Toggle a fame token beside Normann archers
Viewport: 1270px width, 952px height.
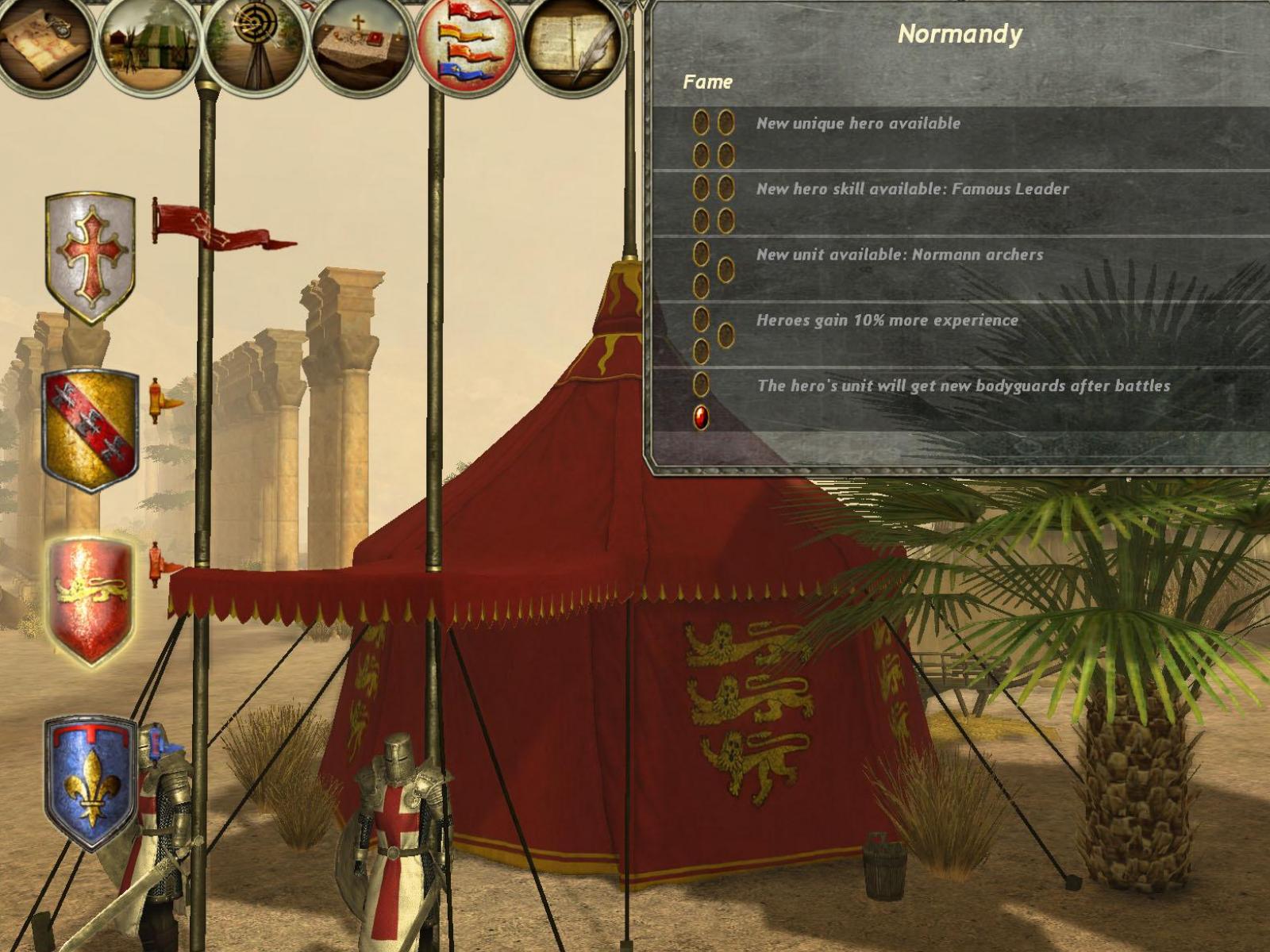(x=702, y=252)
